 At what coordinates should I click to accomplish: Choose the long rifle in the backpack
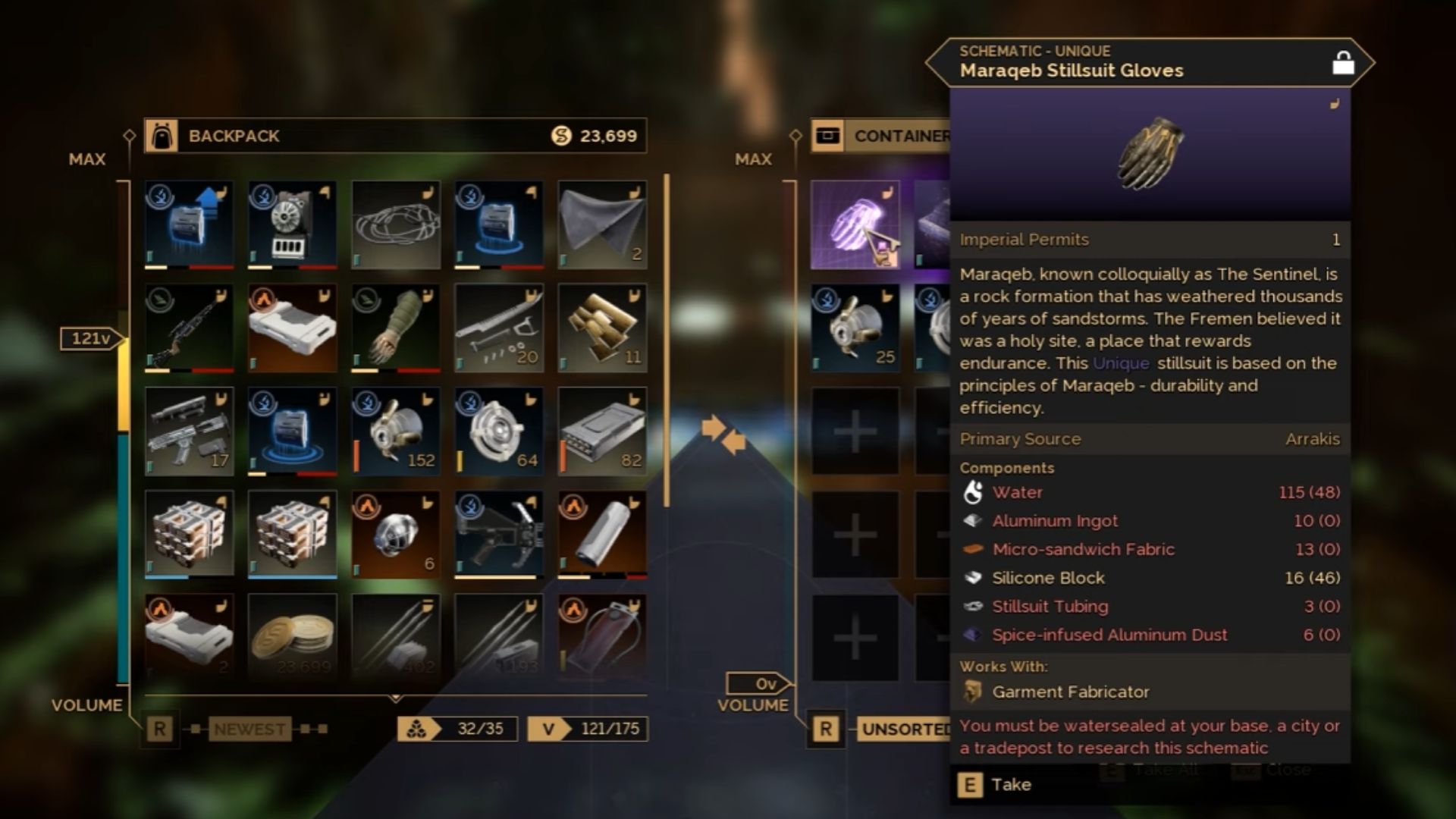tap(189, 328)
